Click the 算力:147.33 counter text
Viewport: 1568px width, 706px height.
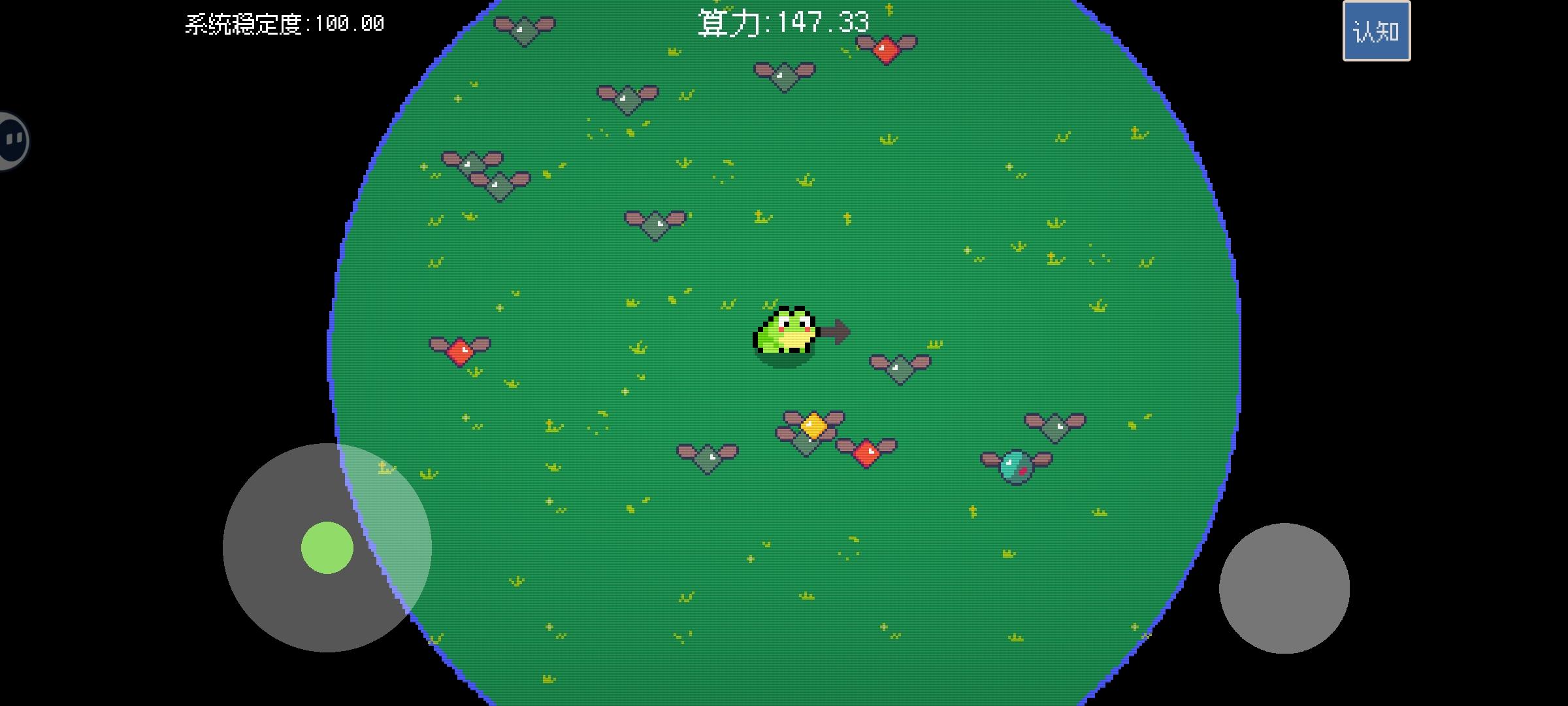(x=783, y=22)
